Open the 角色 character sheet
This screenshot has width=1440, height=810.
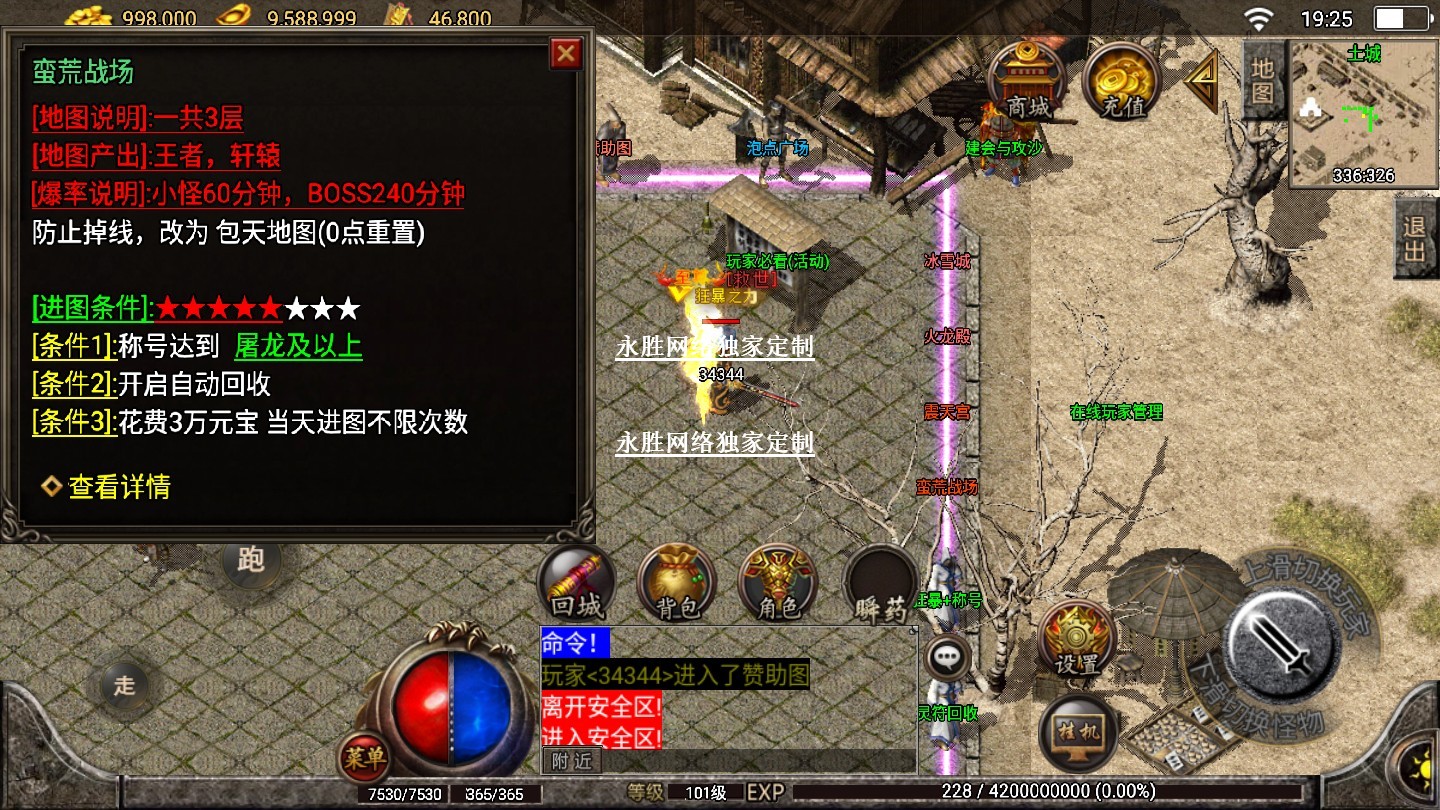click(778, 584)
